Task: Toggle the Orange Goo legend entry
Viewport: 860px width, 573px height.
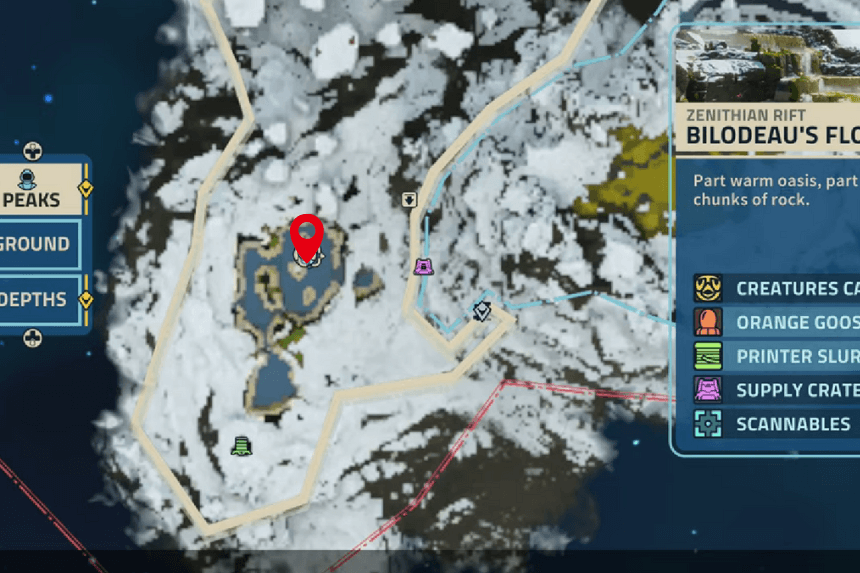Action: point(776,323)
